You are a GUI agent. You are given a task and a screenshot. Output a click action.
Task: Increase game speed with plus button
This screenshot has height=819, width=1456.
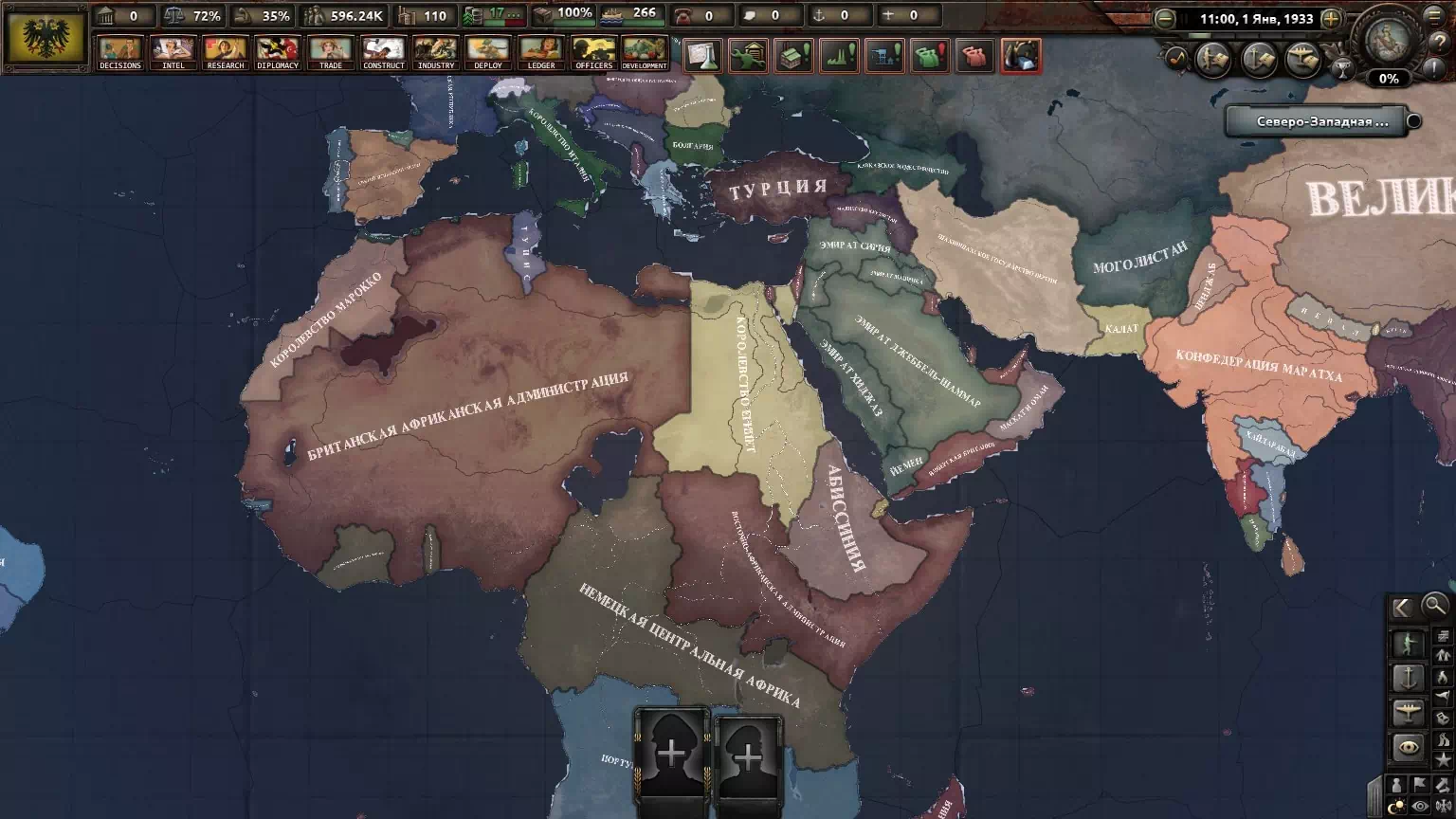(1331, 19)
